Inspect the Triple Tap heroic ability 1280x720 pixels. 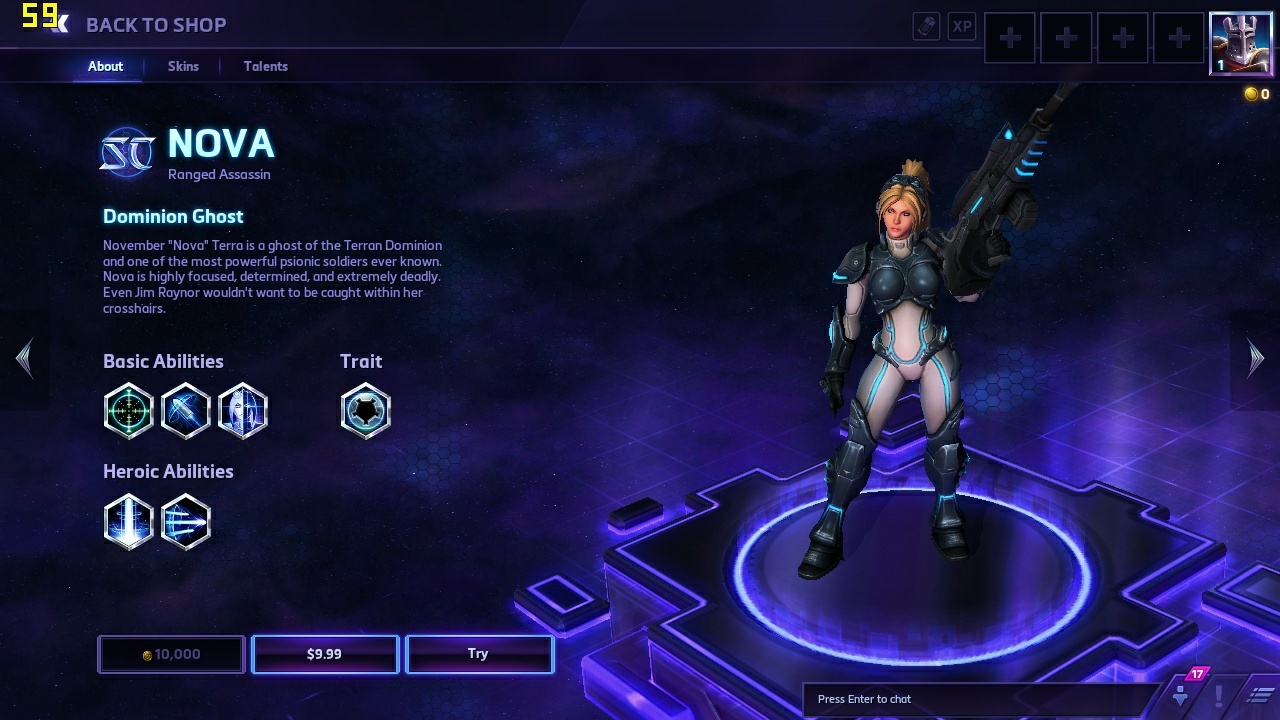186,521
